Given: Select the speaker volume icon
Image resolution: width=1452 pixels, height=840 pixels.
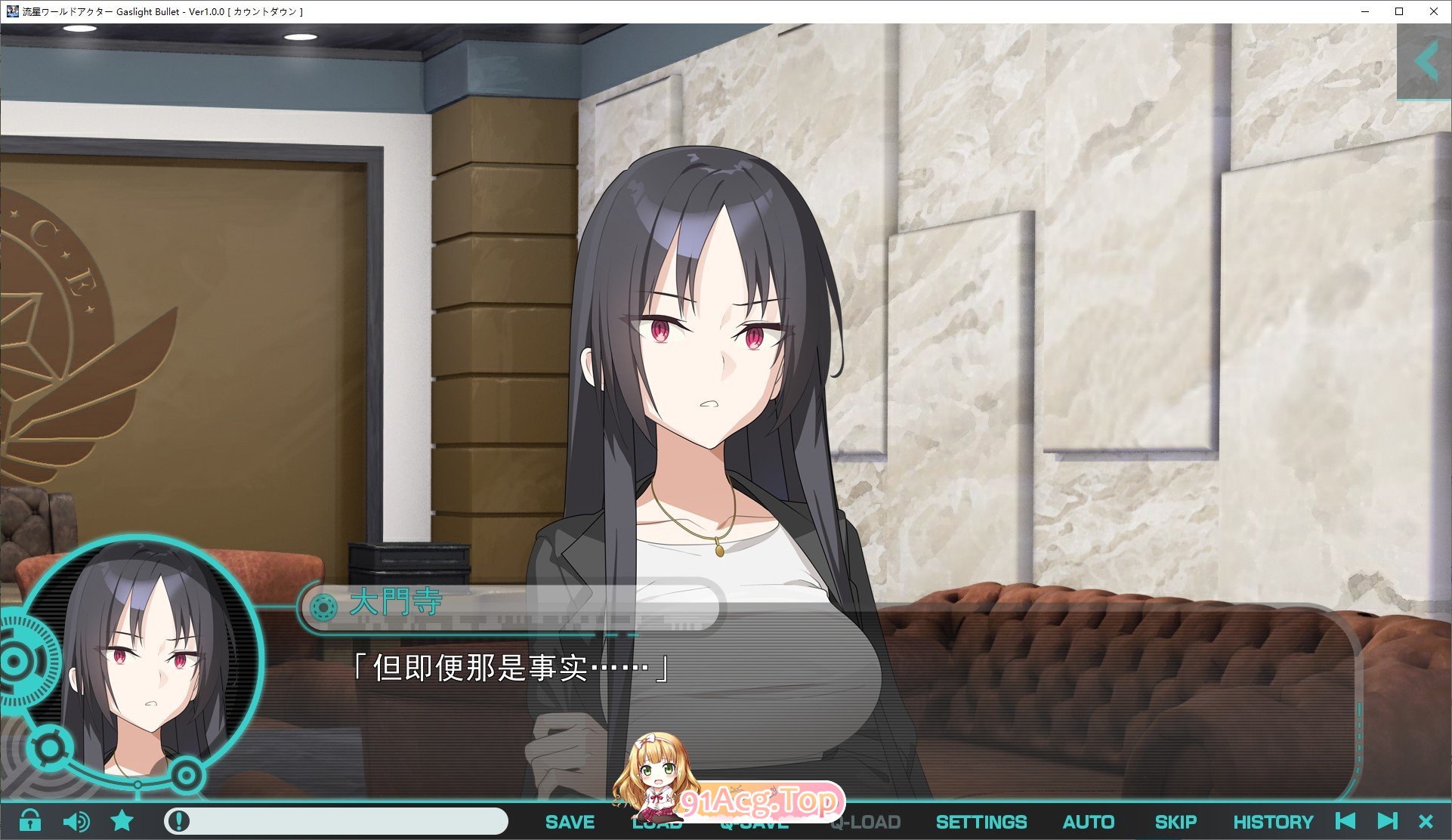Looking at the screenshot, I should [x=76, y=821].
